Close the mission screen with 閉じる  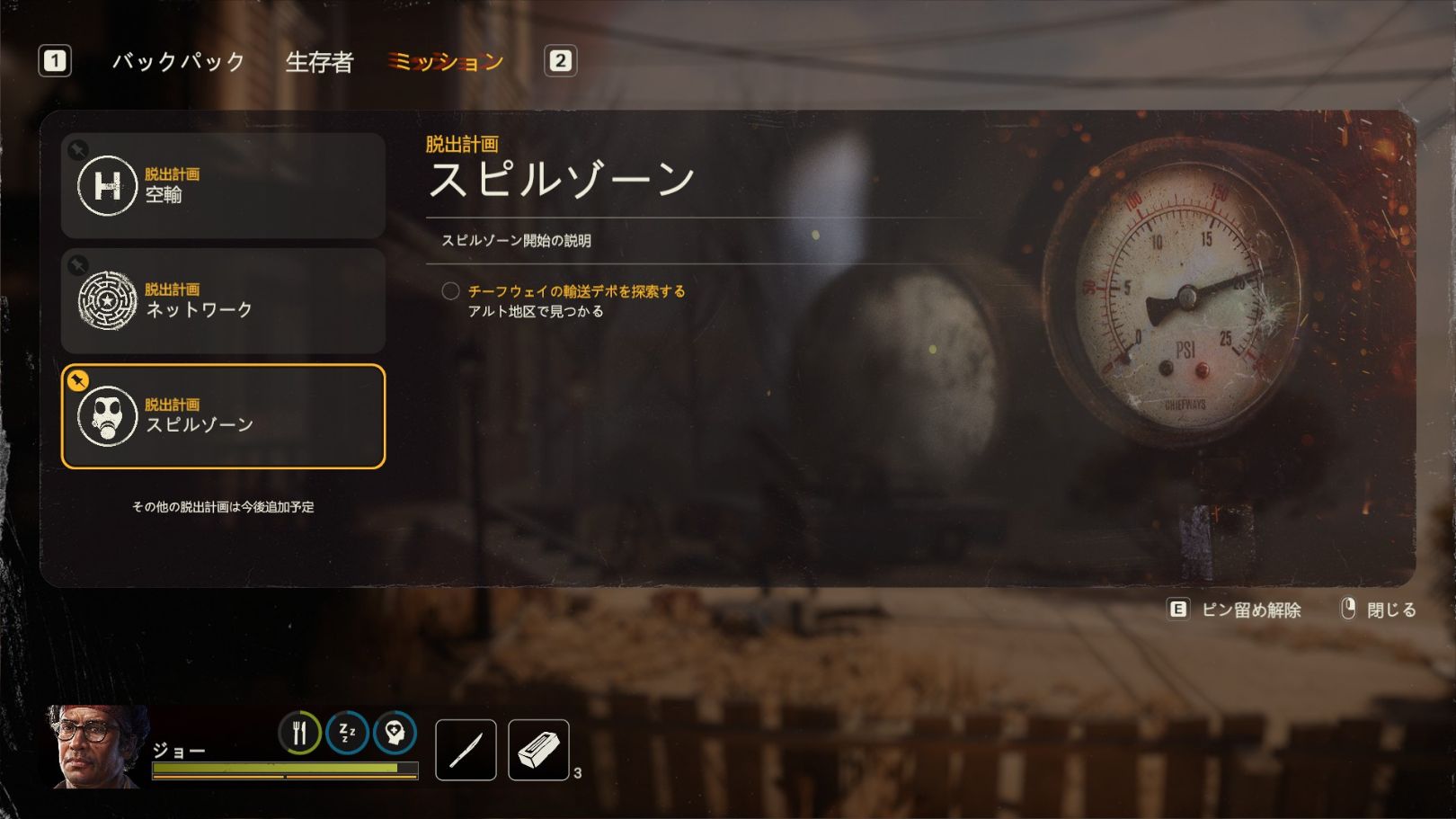click(1380, 610)
